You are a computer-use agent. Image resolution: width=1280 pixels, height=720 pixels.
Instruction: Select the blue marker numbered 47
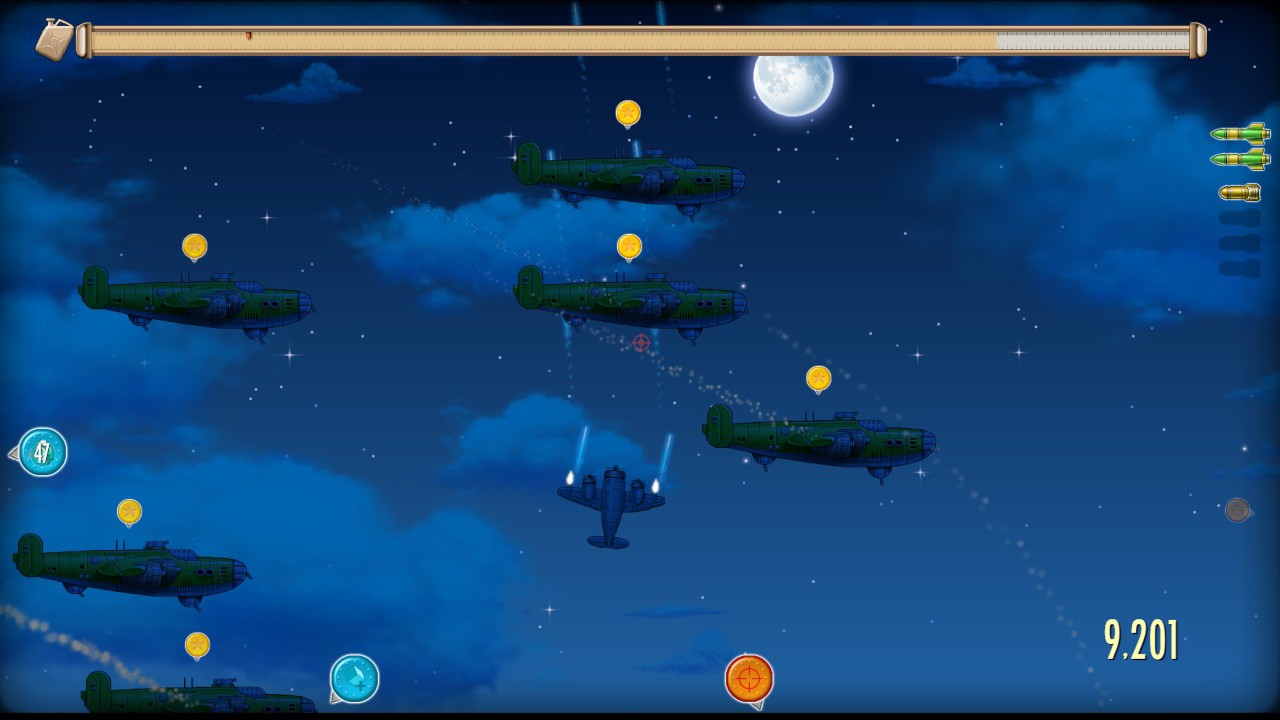42,452
